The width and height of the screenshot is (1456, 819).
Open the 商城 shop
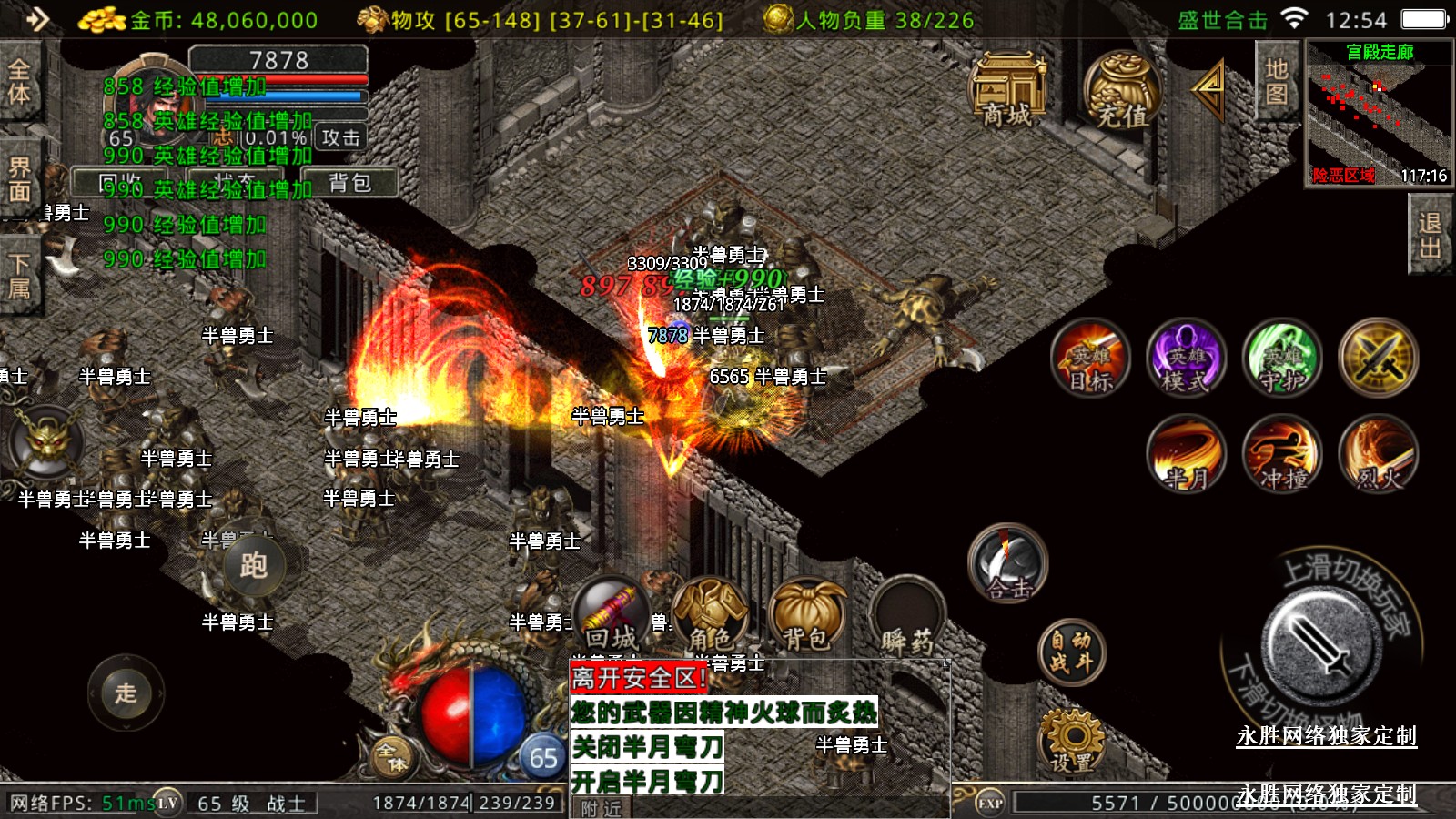tap(1006, 89)
